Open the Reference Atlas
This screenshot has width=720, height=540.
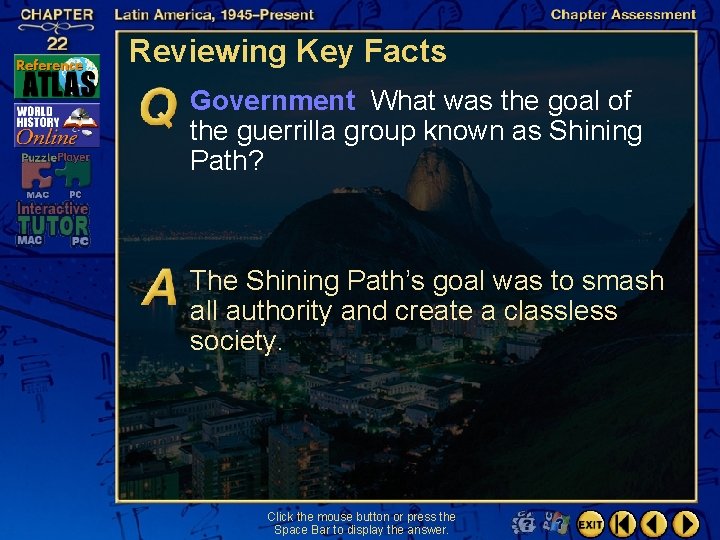tap(56, 74)
